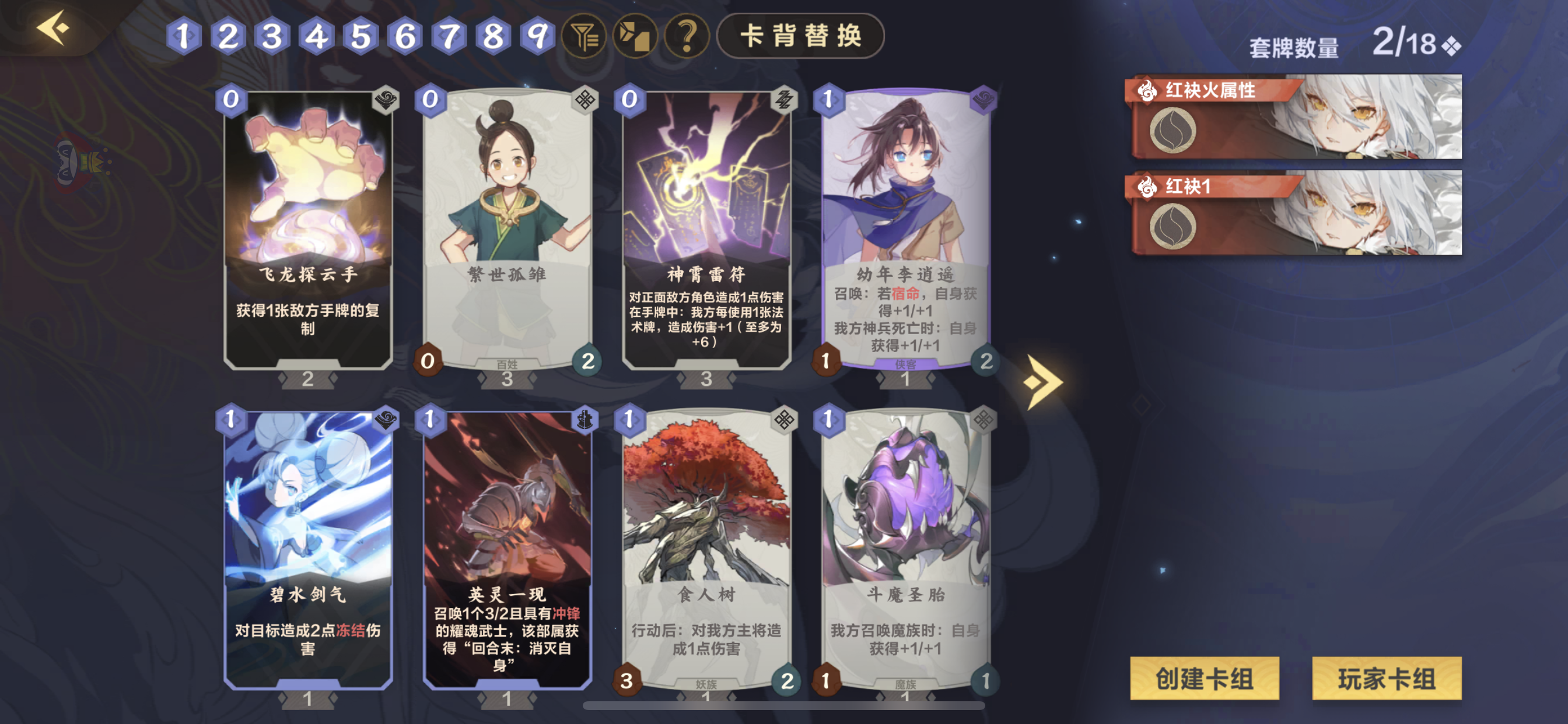
Task: Click the back arrow to exit deck builder
Action: [52, 27]
